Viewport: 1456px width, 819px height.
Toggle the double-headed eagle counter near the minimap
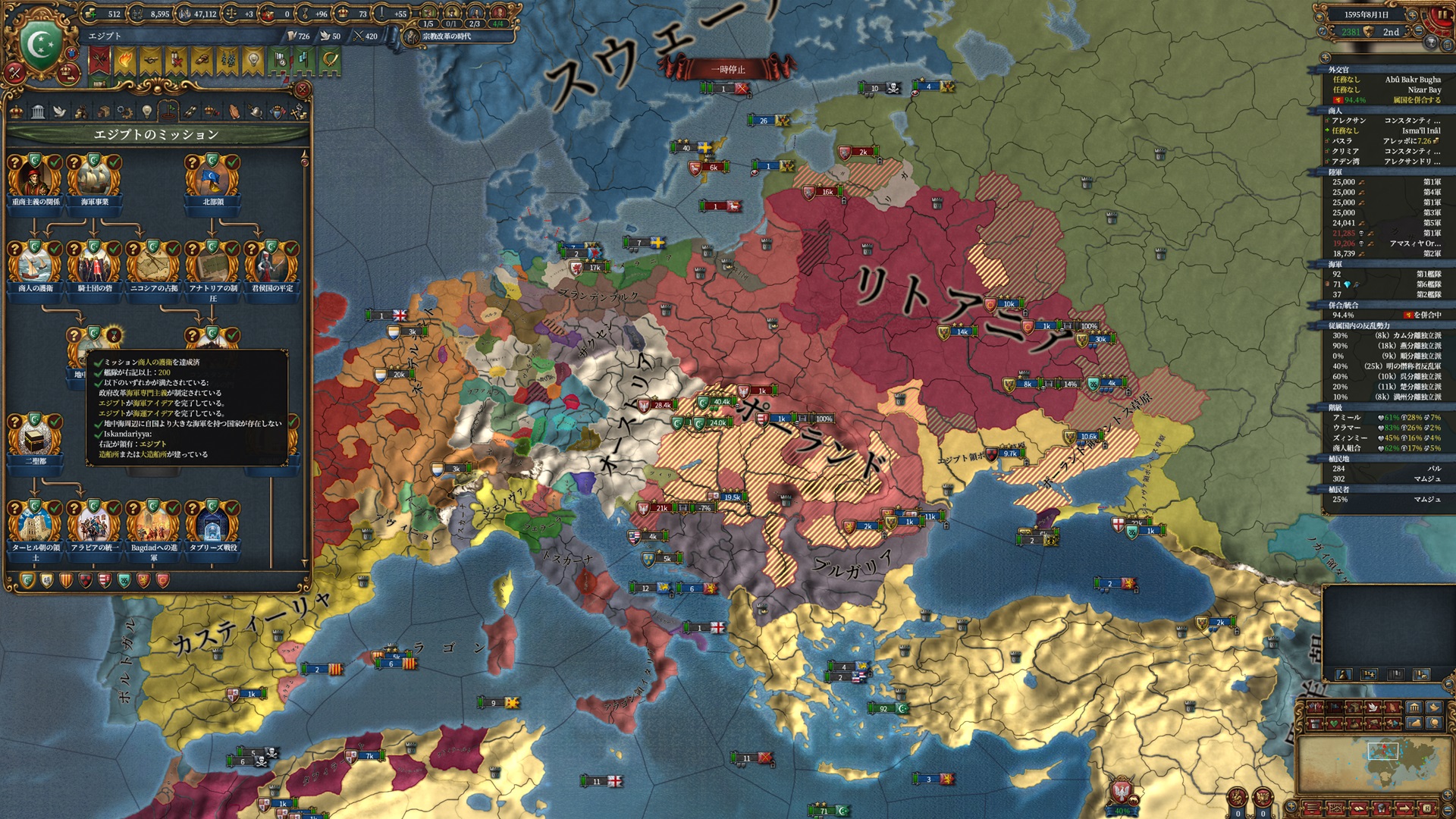[x=1263, y=796]
